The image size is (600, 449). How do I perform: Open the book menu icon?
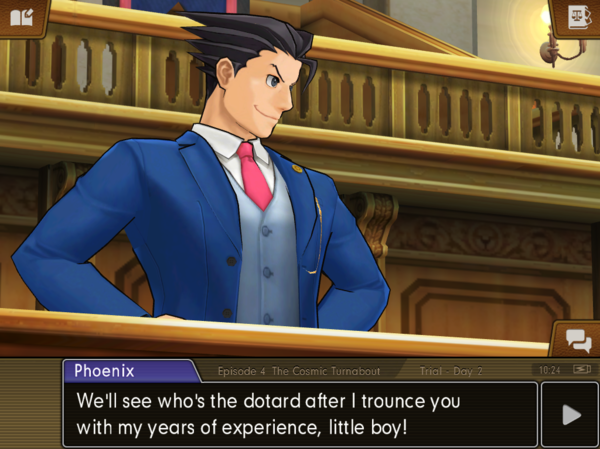(21, 17)
